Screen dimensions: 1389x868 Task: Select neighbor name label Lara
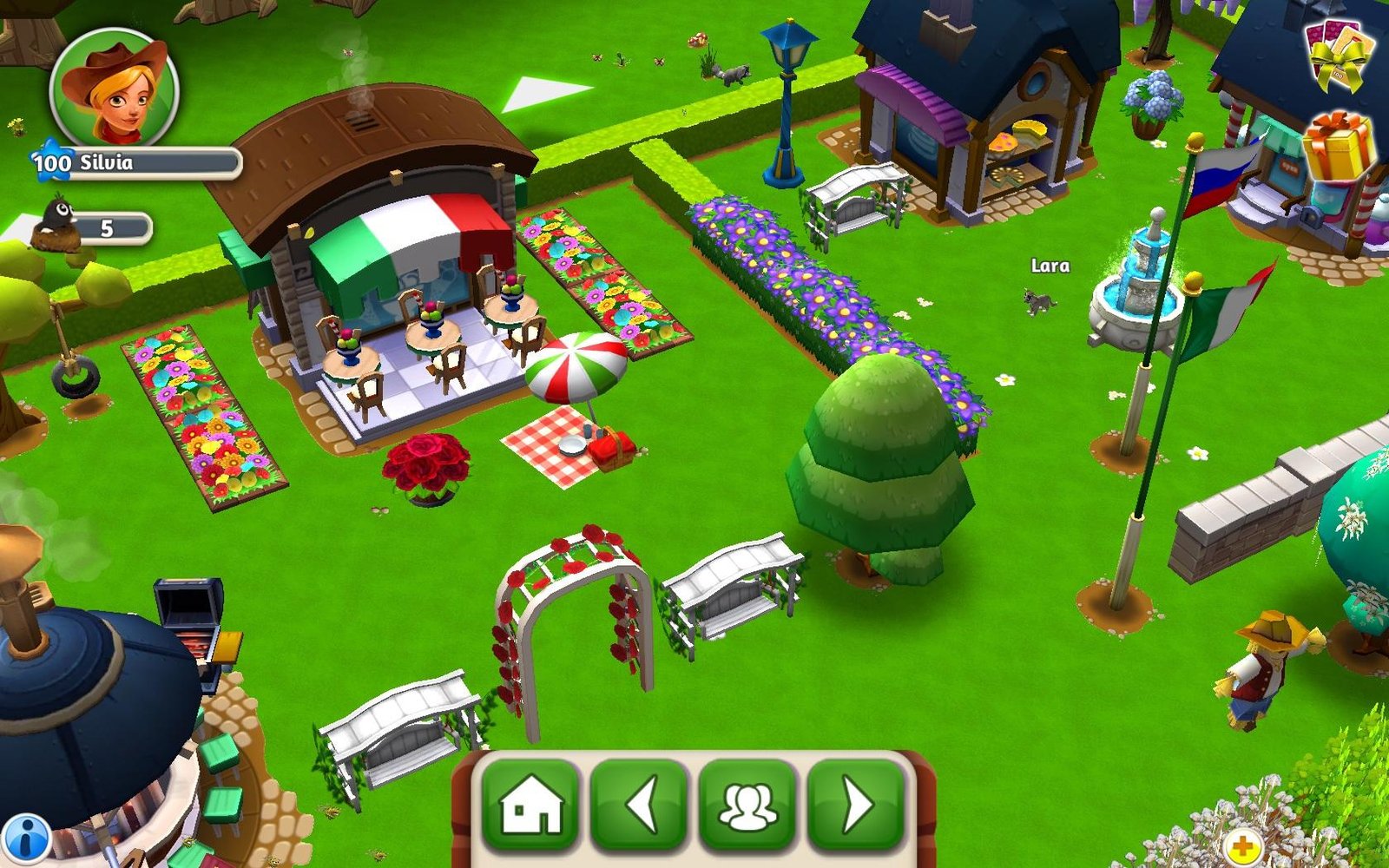(1050, 266)
